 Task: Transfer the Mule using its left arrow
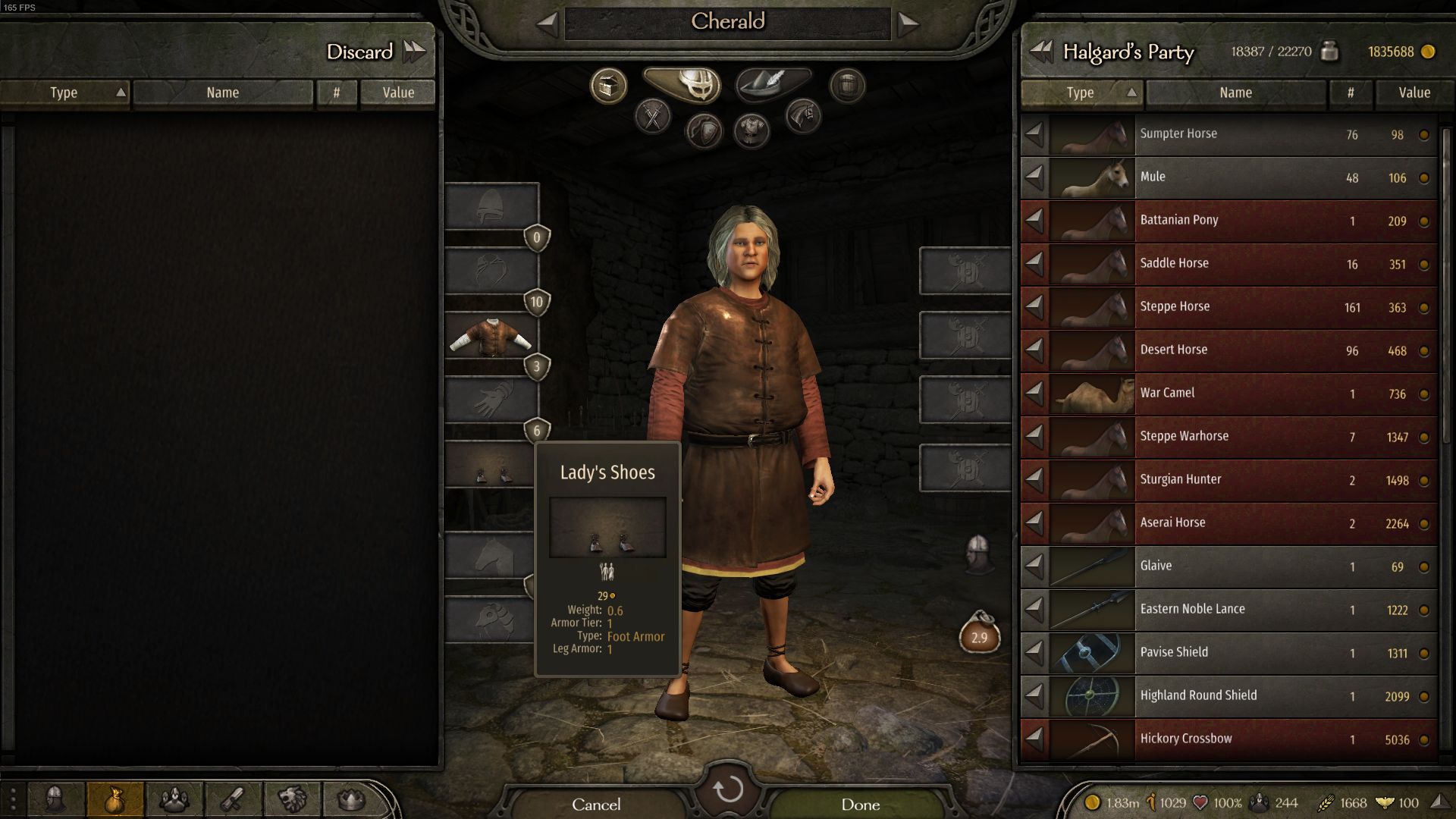pyautogui.click(x=1034, y=177)
